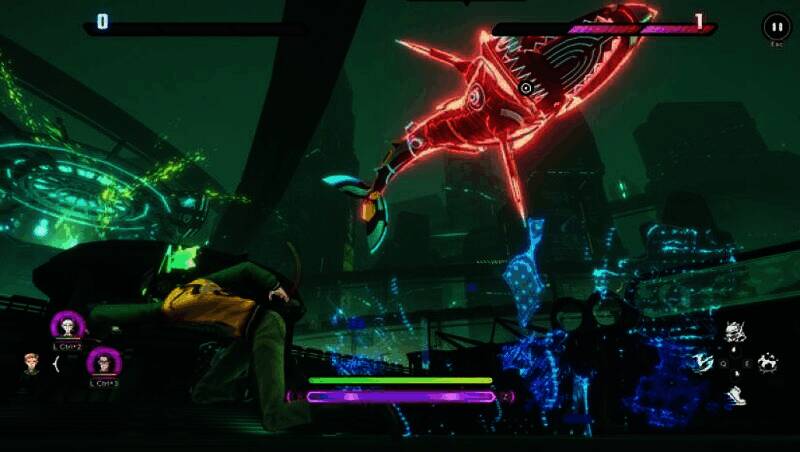
Task: Activate the masked head ability icon
Action: (733, 331)
